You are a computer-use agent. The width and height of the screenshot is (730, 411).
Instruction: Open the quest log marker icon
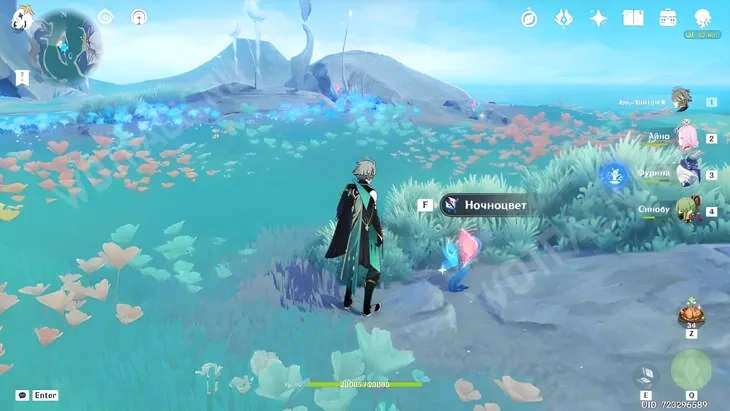21,76
